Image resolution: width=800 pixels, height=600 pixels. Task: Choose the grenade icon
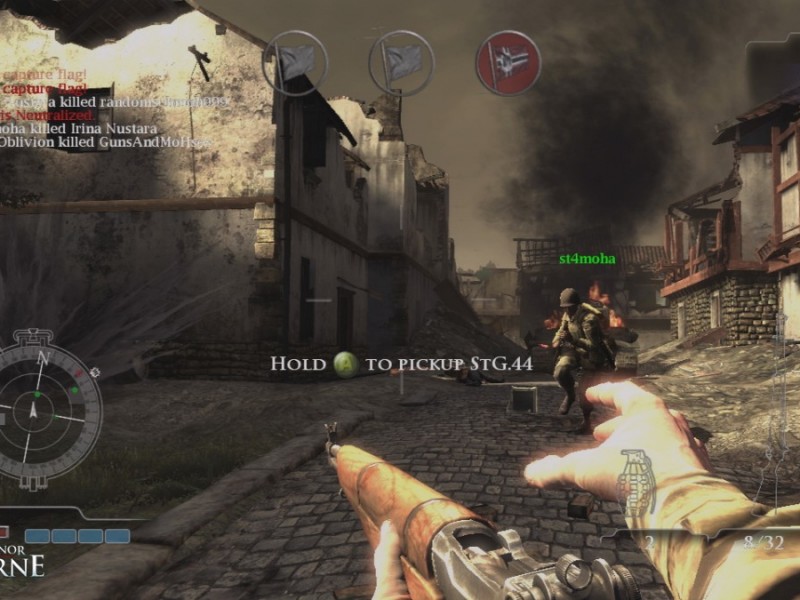point(635,482)
